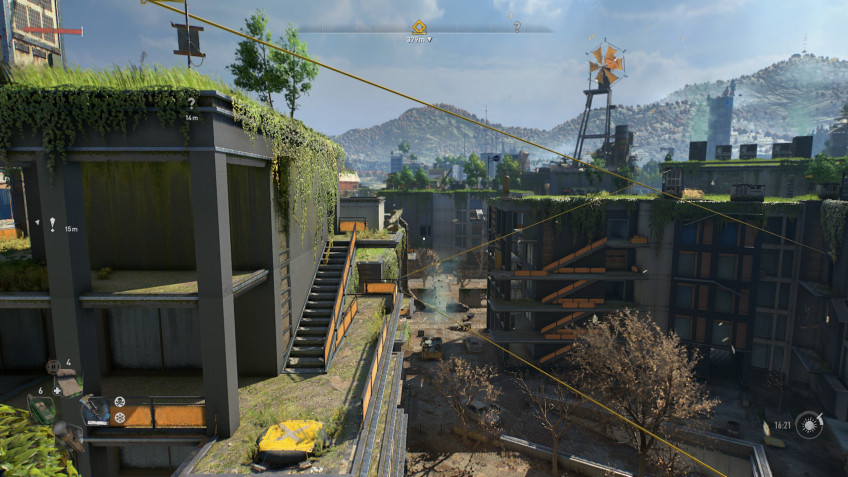Image resolution: width=848 pixels, height=477 pixels.
Task: Choose the equipped weapon slot
Action: 95,408
